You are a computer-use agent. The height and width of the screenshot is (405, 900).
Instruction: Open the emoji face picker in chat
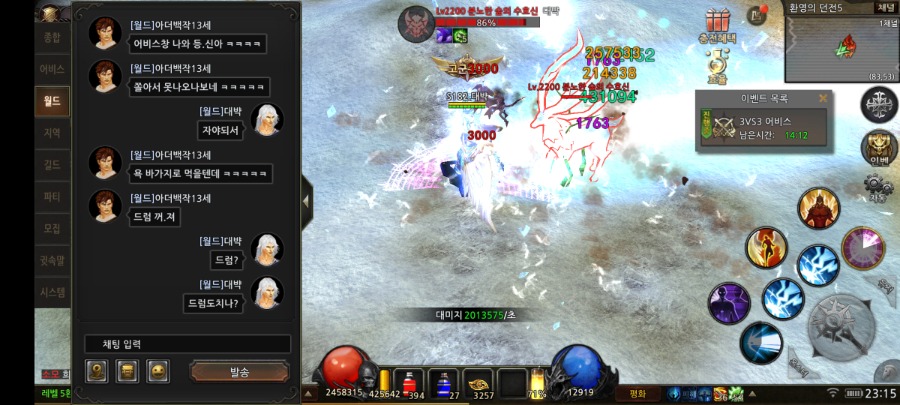(158, 372)
